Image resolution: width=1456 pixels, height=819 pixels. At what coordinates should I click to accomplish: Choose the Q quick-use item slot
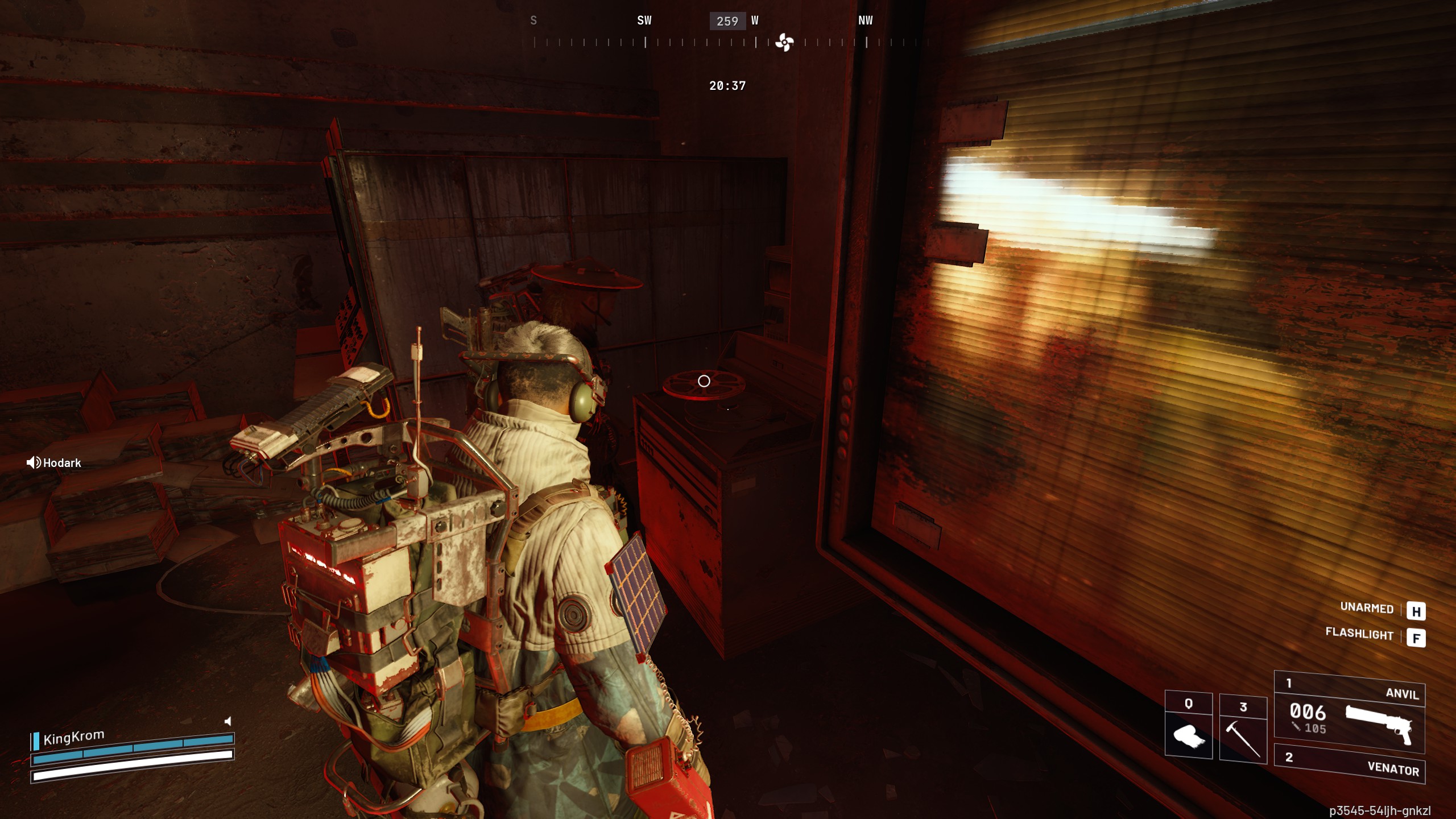pos(1188,726)
